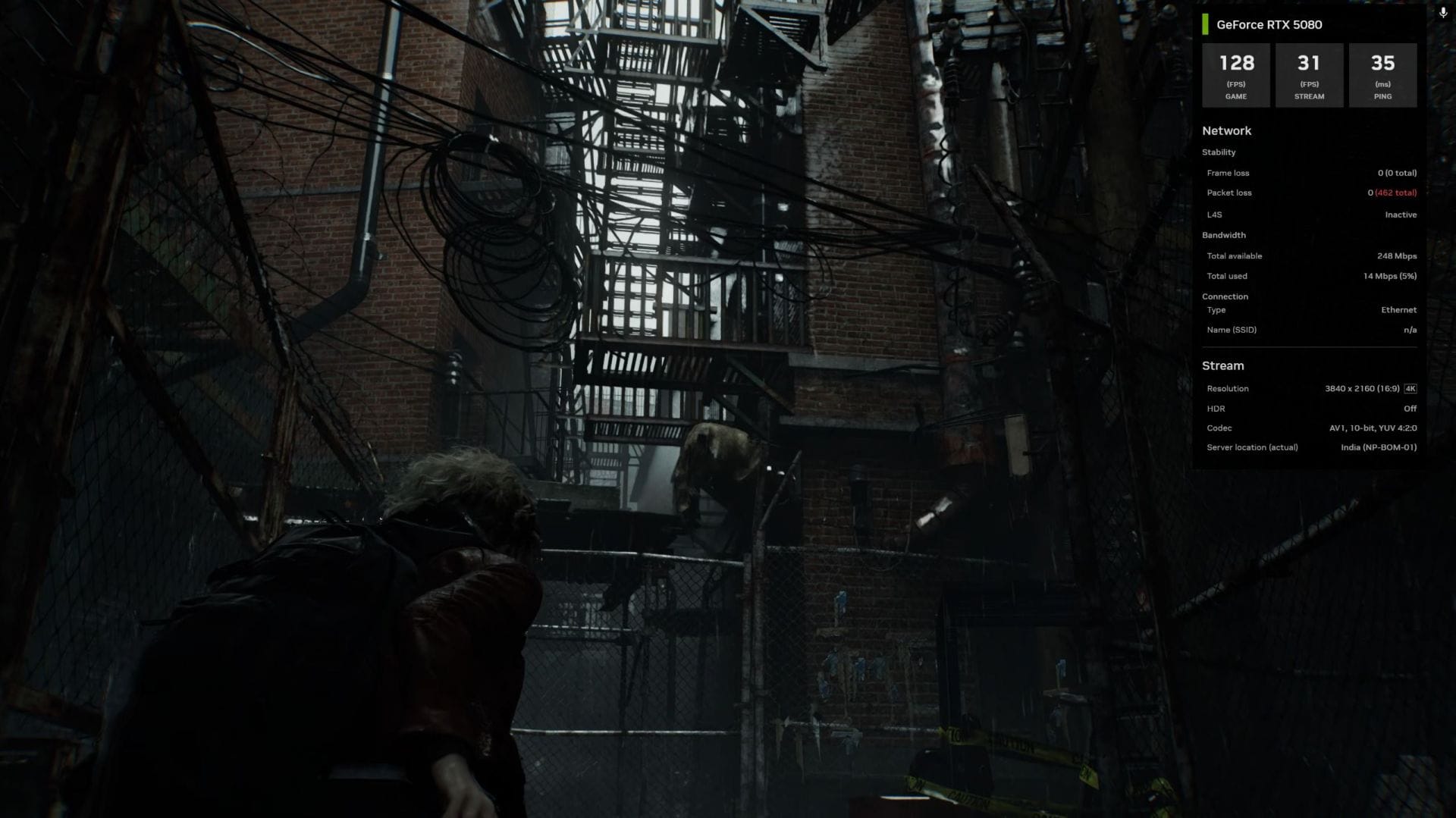Select the PING tile showing 35 ms

click(x=1382, y=74)
